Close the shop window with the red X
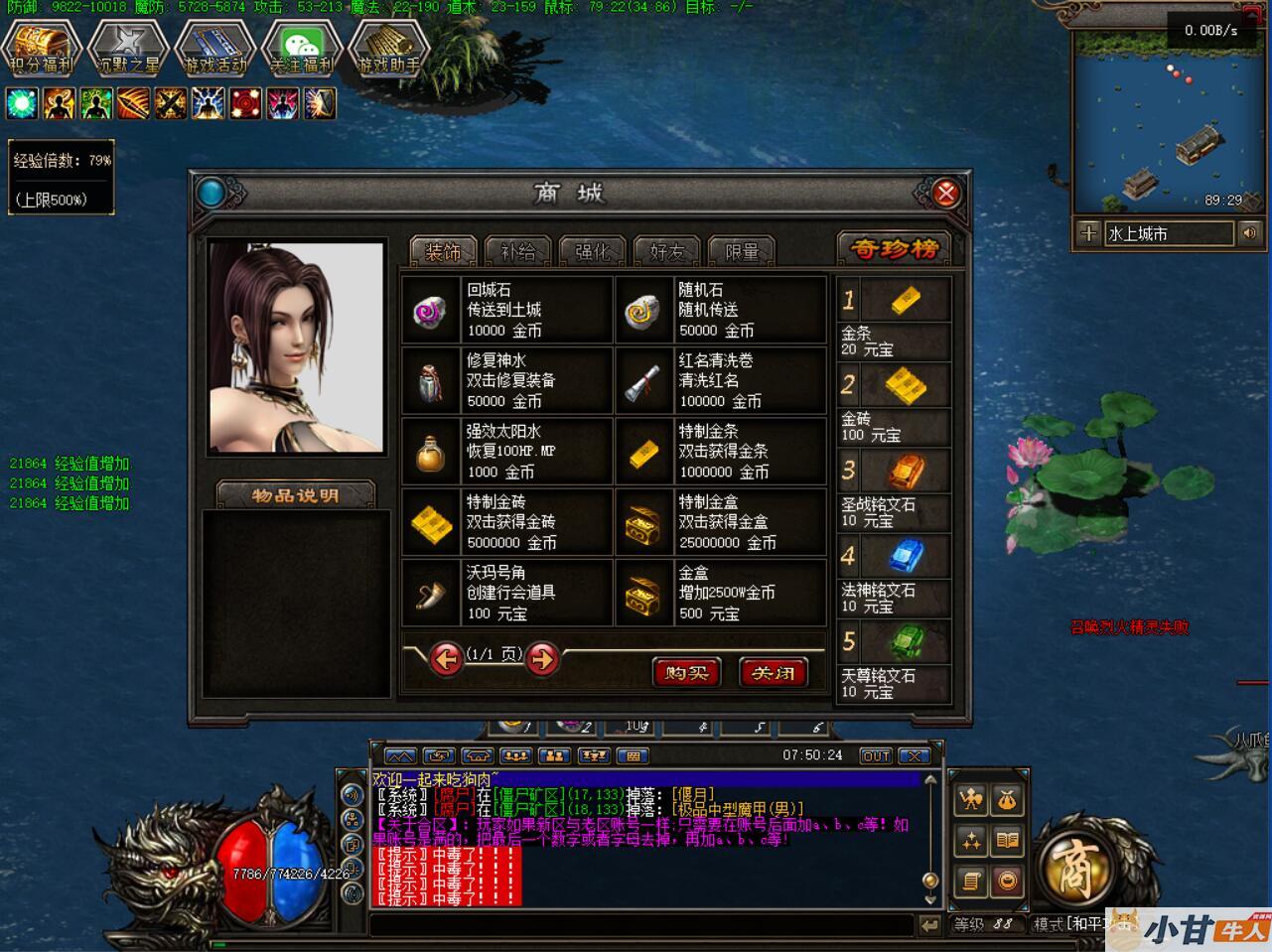Image resolution: width=1272 pixels, height=952 pixels. tap(945, 193)
